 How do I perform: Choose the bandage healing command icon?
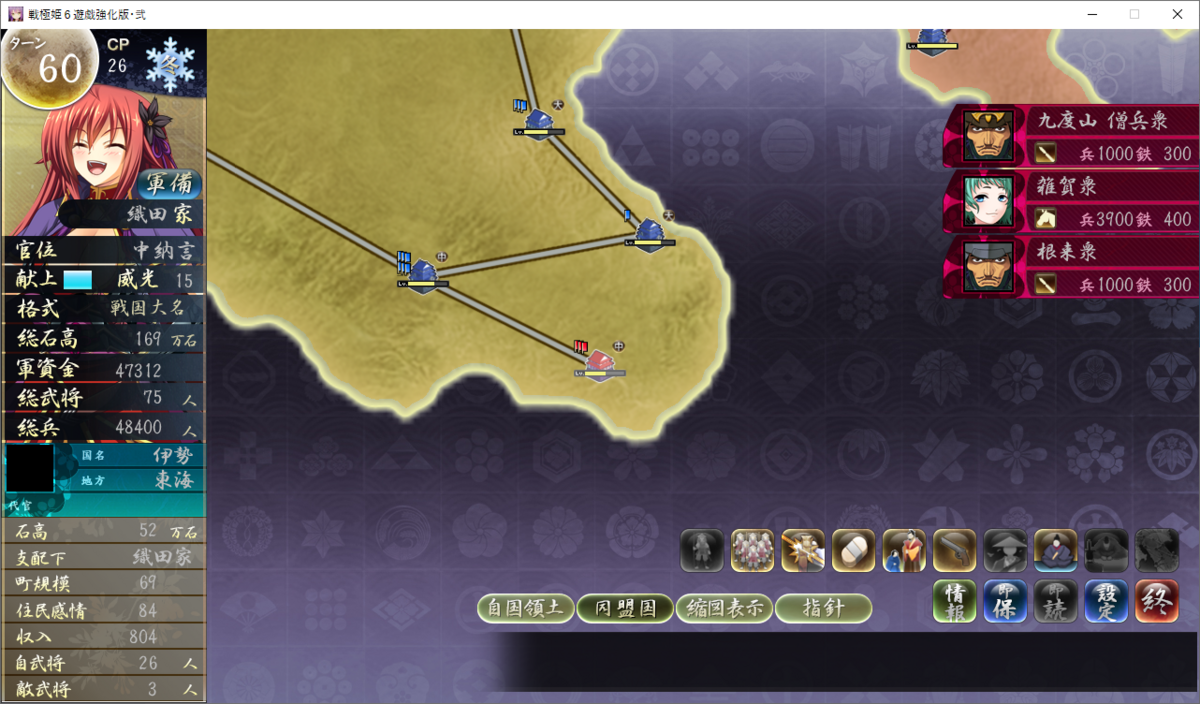(x=853, y=551)
